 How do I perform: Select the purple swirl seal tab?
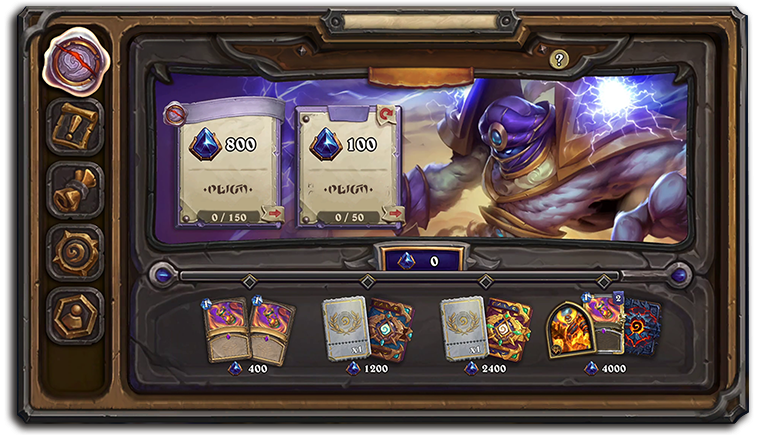coord(74,62)
